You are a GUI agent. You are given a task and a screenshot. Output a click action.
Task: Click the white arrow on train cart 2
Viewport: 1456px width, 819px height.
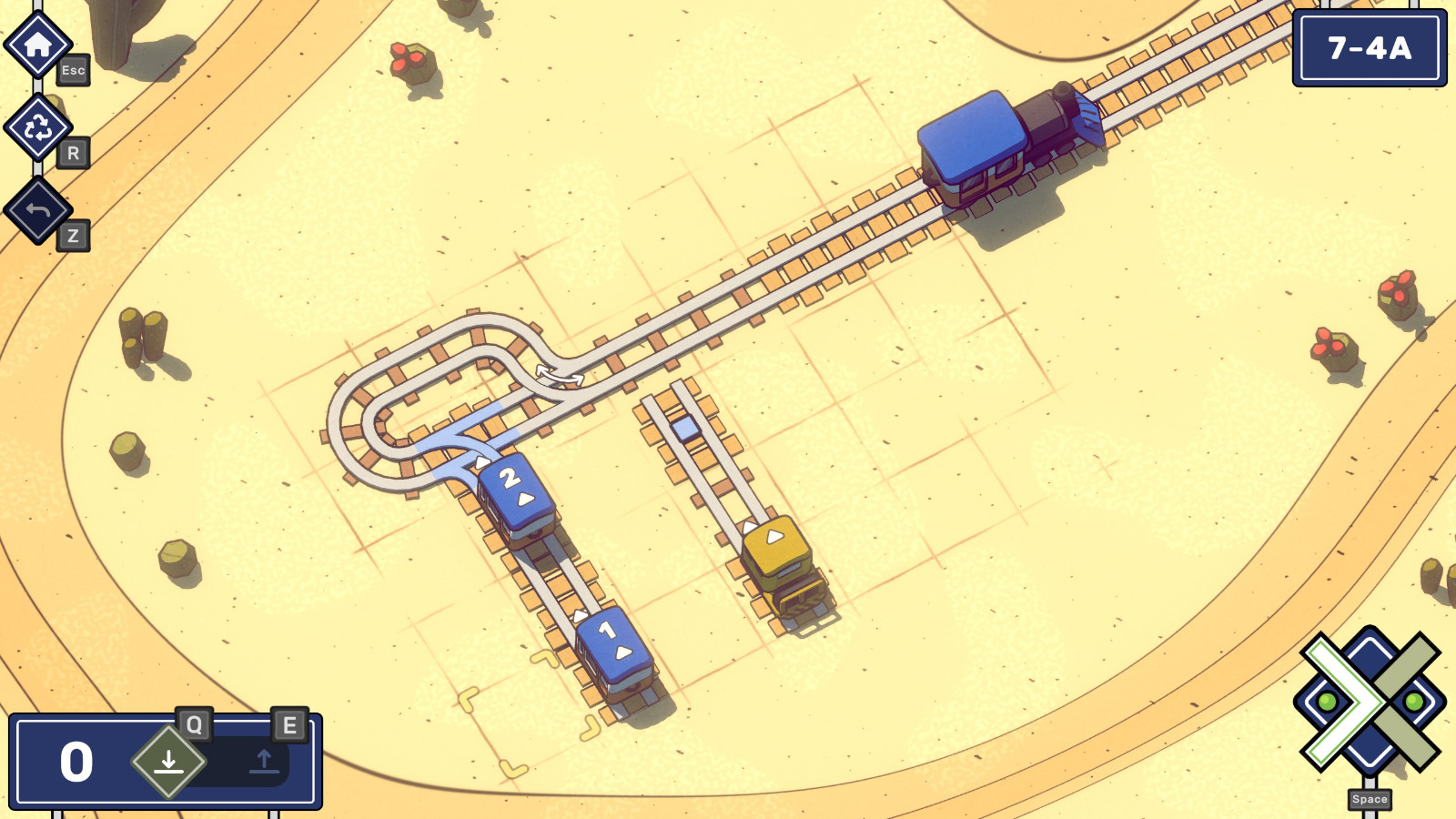point(523,498)
